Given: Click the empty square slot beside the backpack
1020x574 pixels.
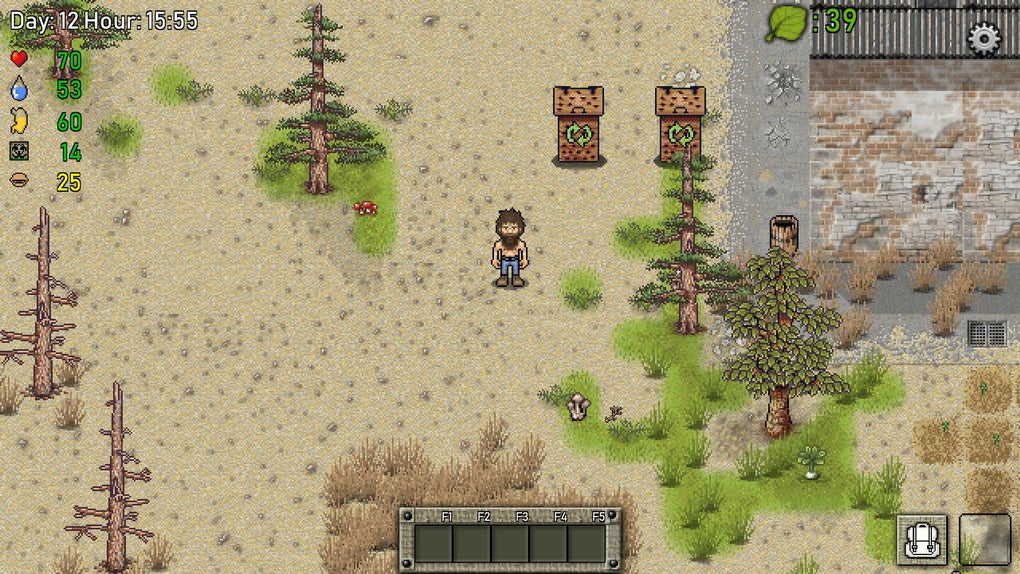Looking at the screenshot, I should coord(984,540).
